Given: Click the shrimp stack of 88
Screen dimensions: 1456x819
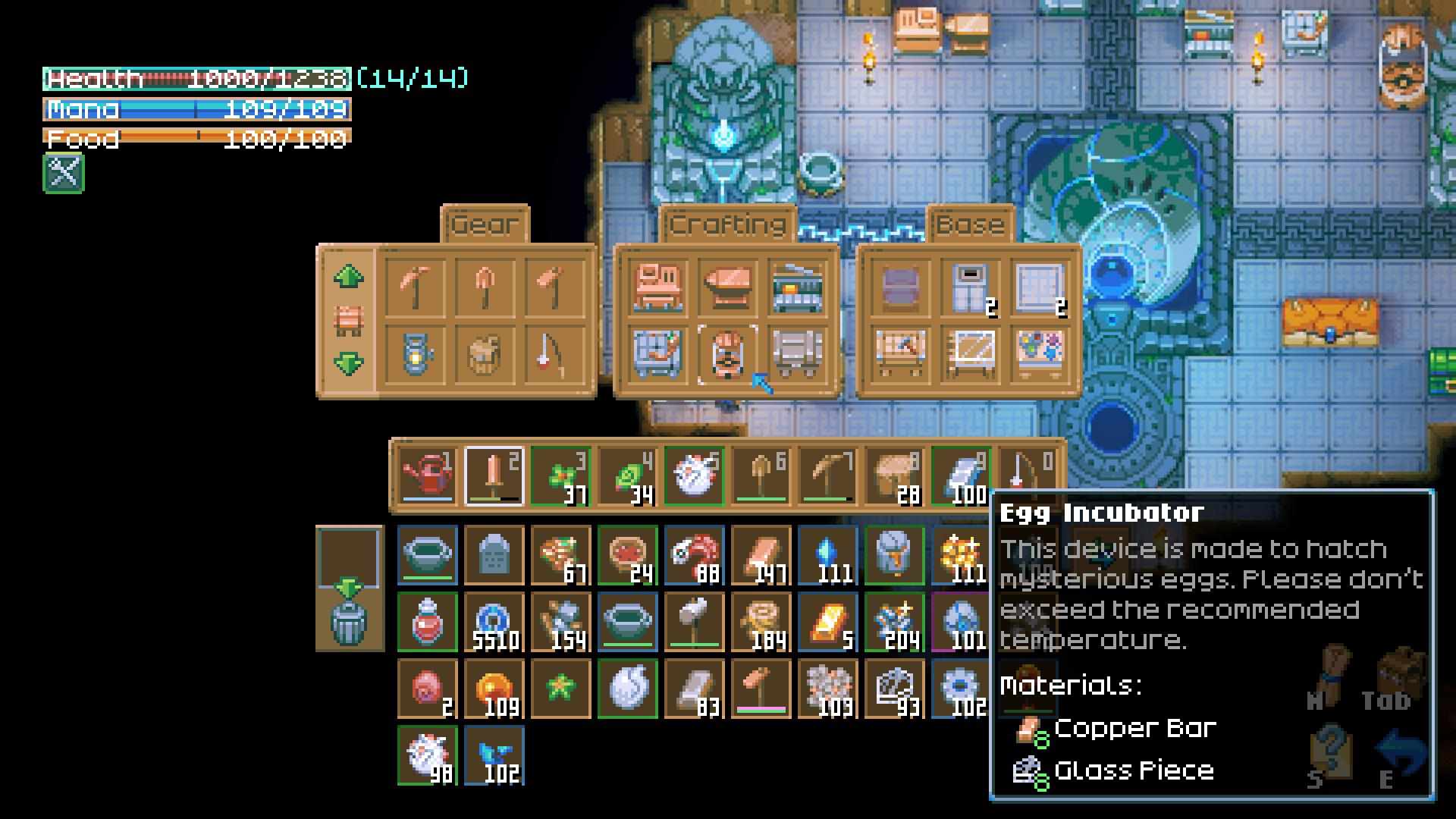Looking at the screenshot, I should [x=694, y=555].
